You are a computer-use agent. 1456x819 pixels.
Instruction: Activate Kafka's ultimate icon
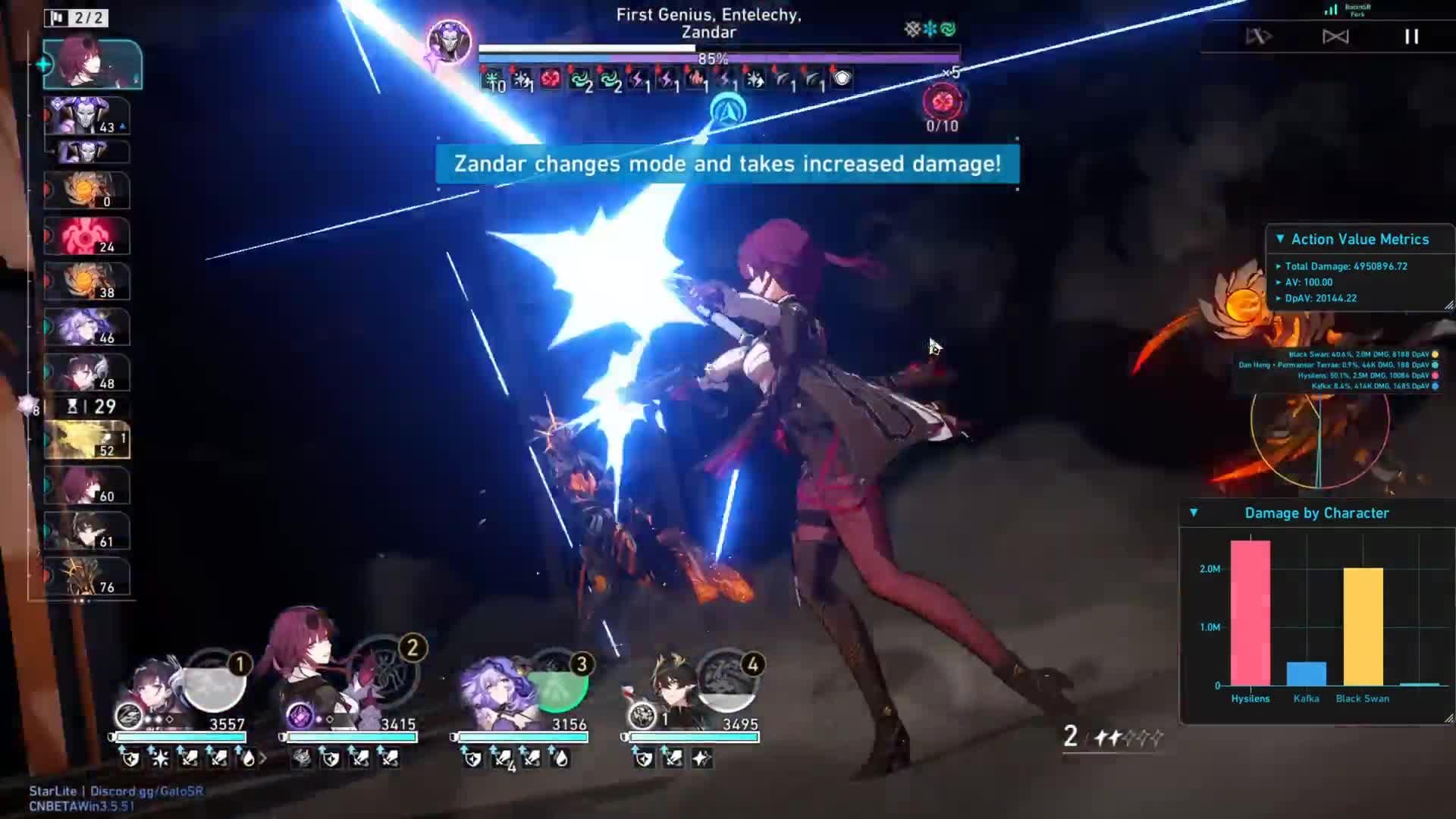[x=391, y=671]
